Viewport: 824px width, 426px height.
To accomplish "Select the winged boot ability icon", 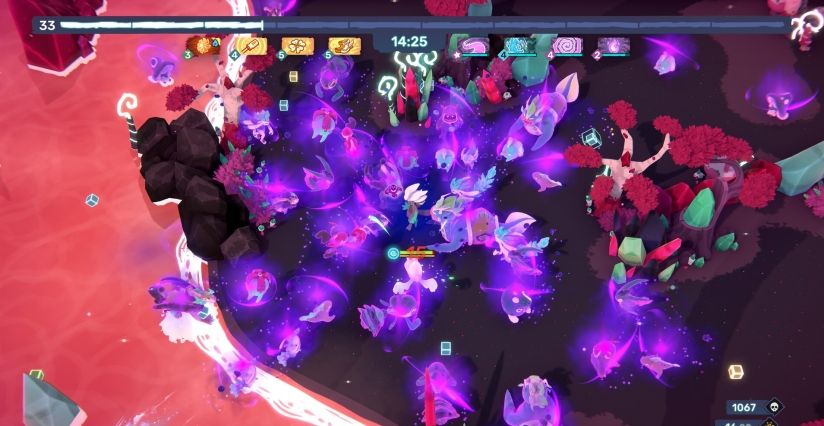I will 344,45.
